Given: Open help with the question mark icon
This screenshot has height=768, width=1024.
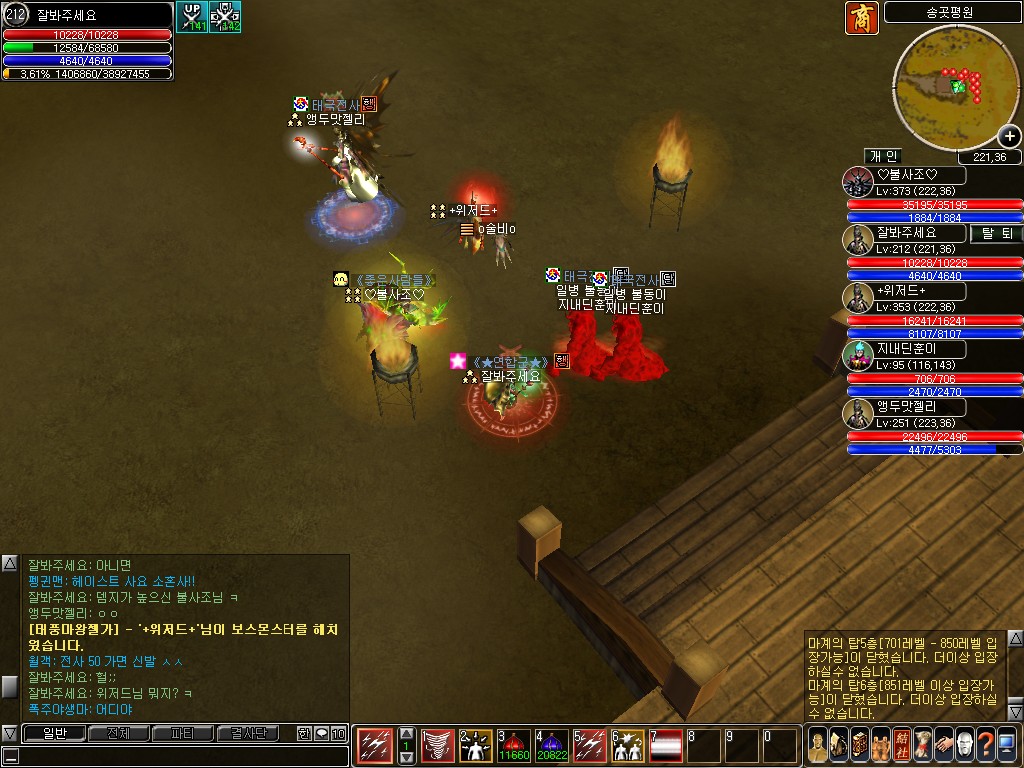Looking at the screenshot, I should point(985,745).
